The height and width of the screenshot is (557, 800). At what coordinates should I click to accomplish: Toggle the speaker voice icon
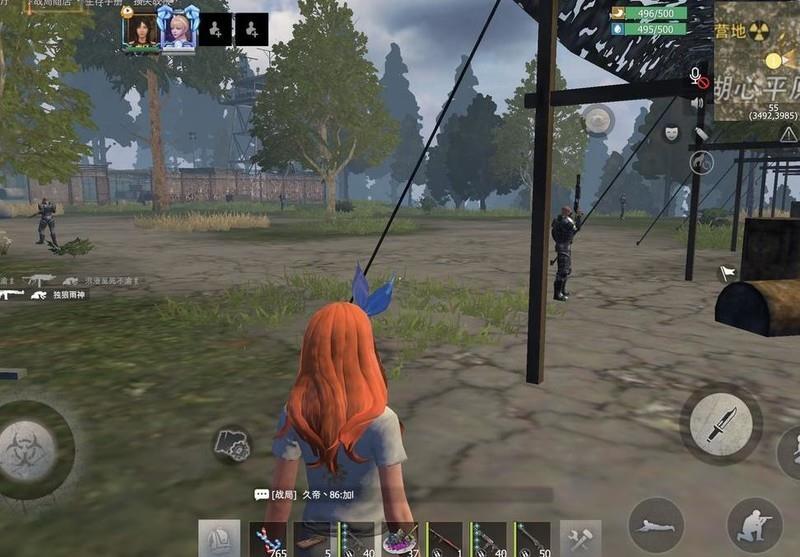pos(698,103)
